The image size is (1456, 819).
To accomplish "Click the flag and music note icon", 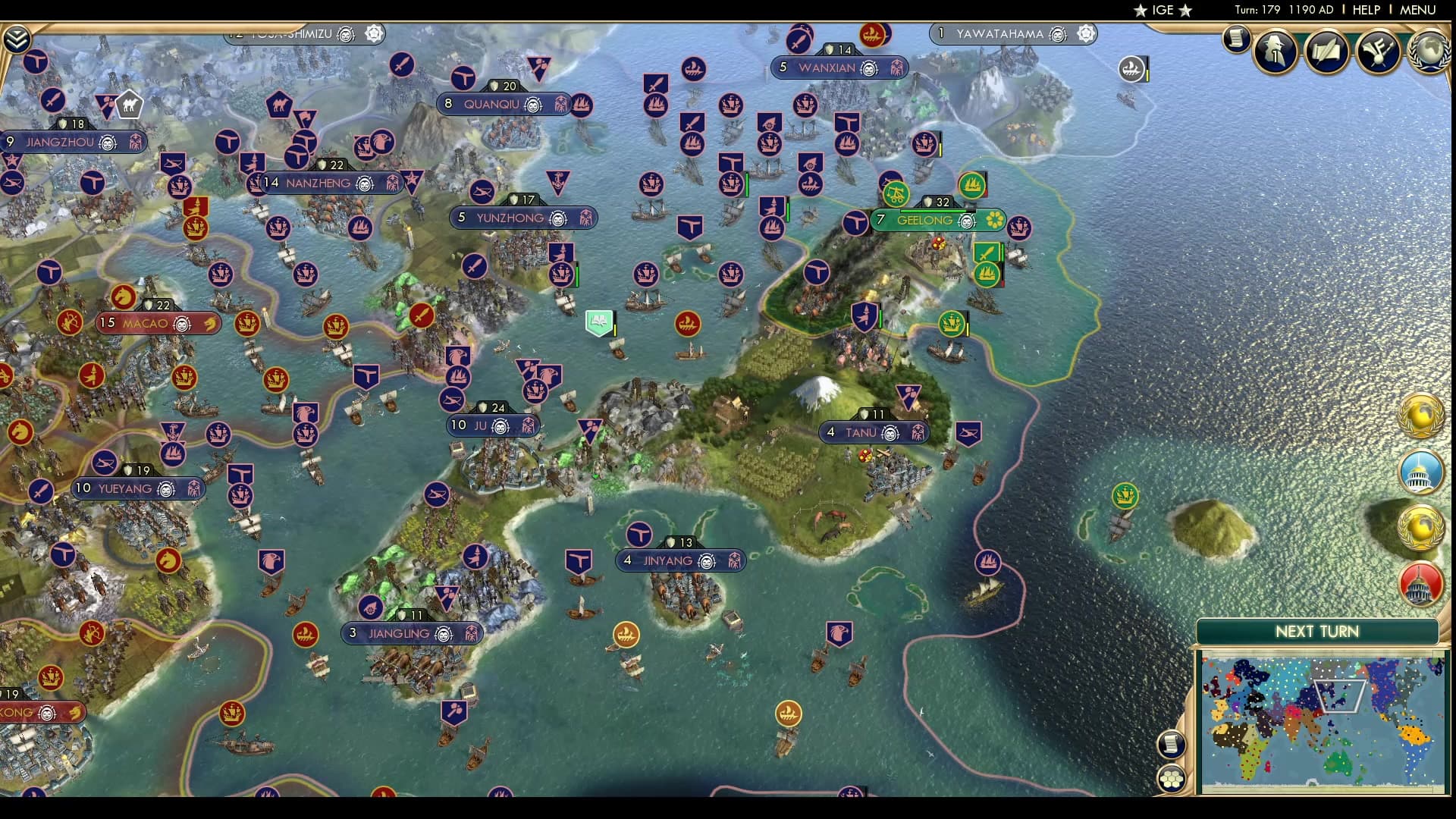I will pyautogui.click(x=1378, y=51).
